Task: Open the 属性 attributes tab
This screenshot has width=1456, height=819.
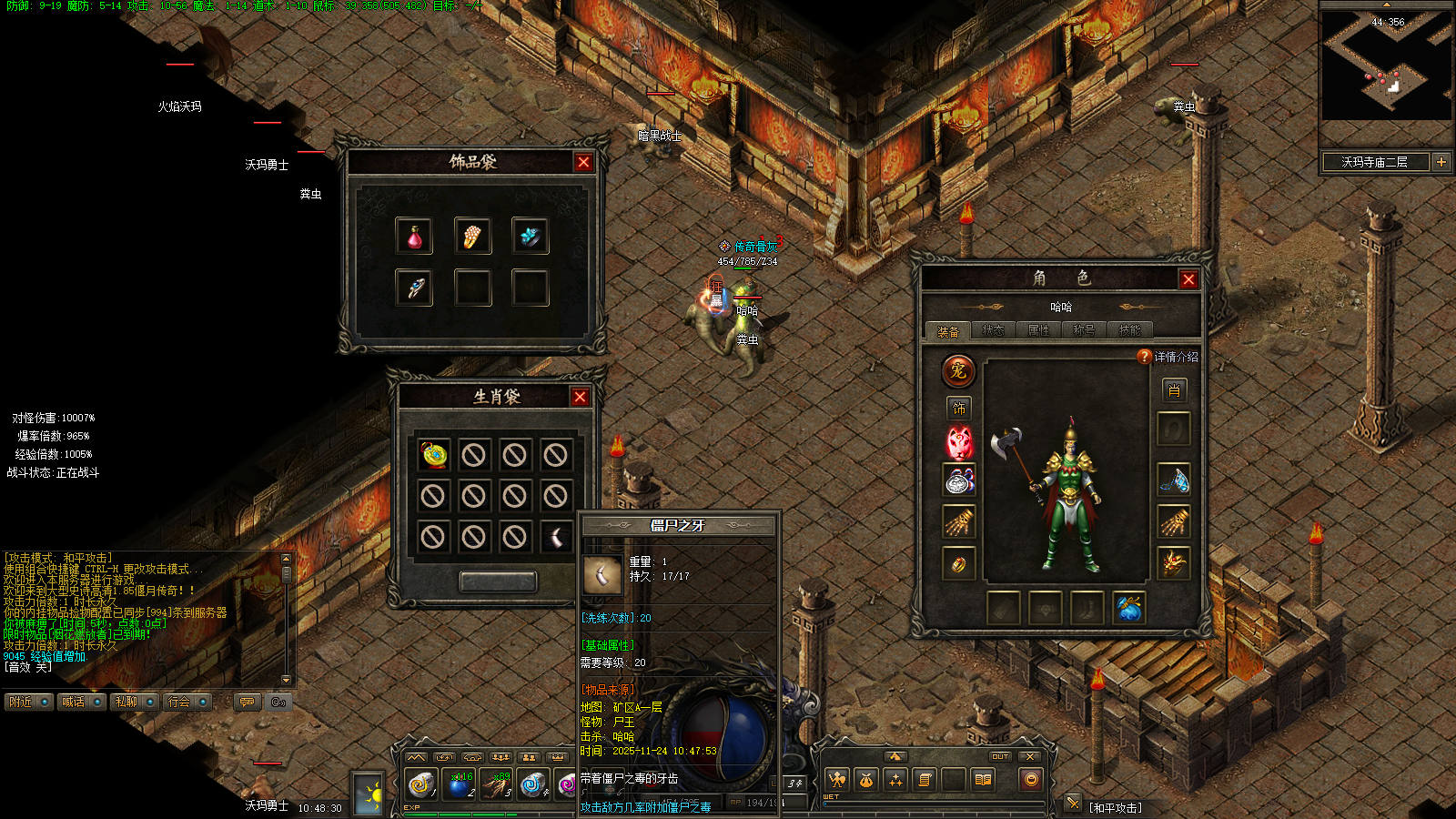Action: pos(1038,330)
